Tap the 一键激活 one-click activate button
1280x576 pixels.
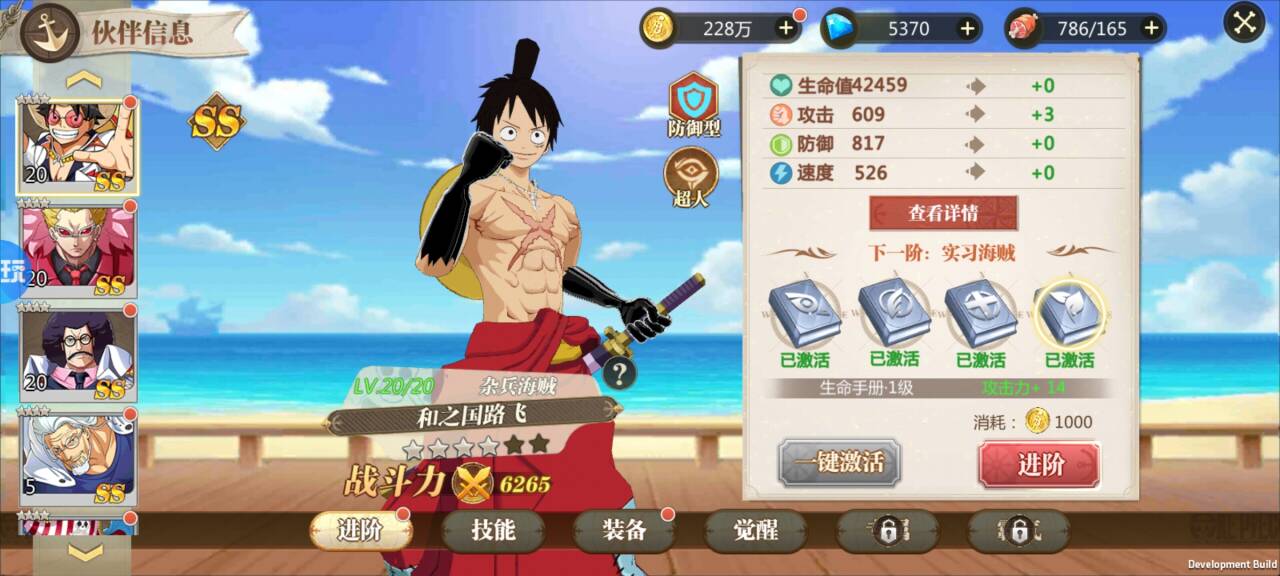(839, 463)
